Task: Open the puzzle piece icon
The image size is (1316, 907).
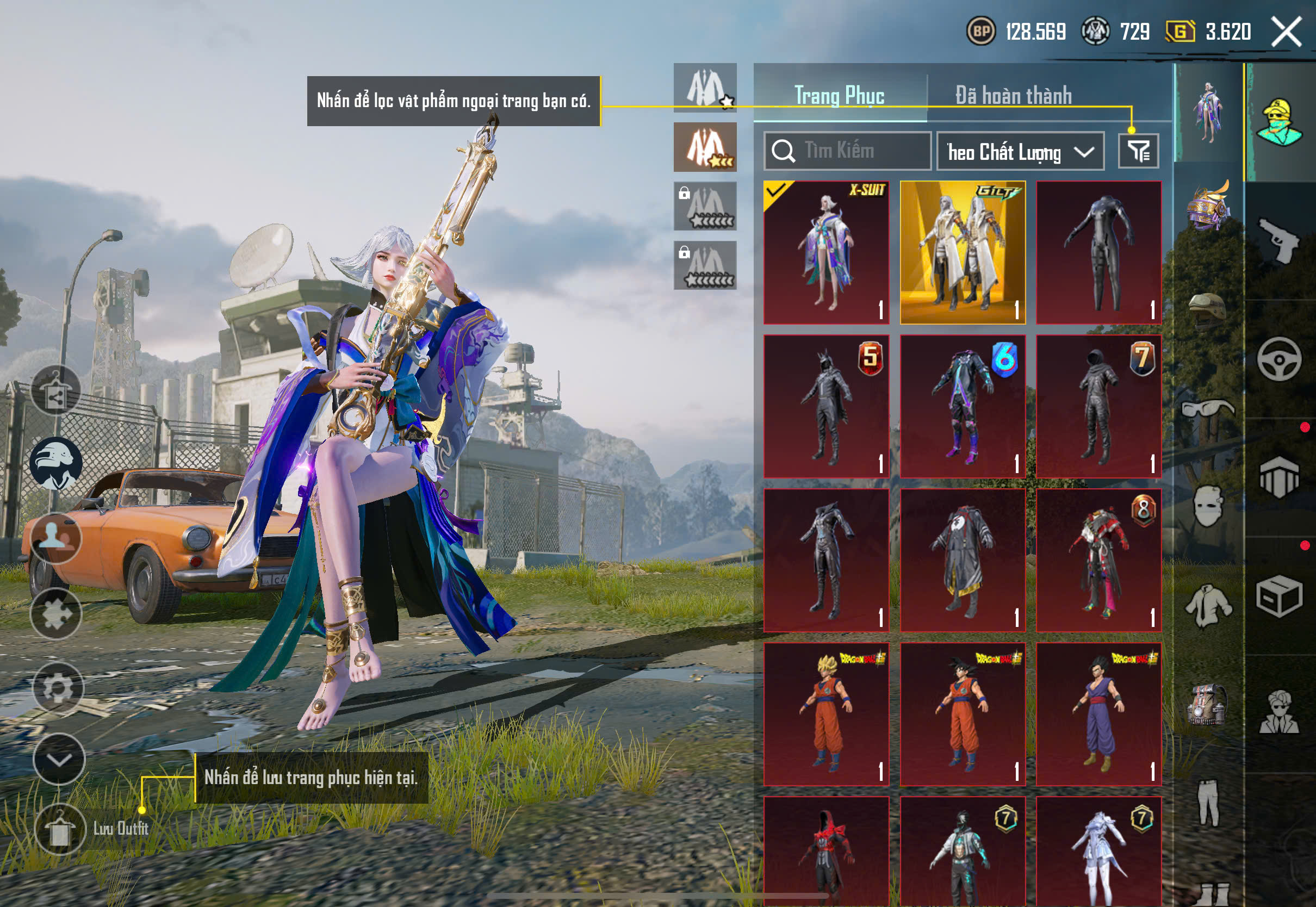Action: click(55, 614)
